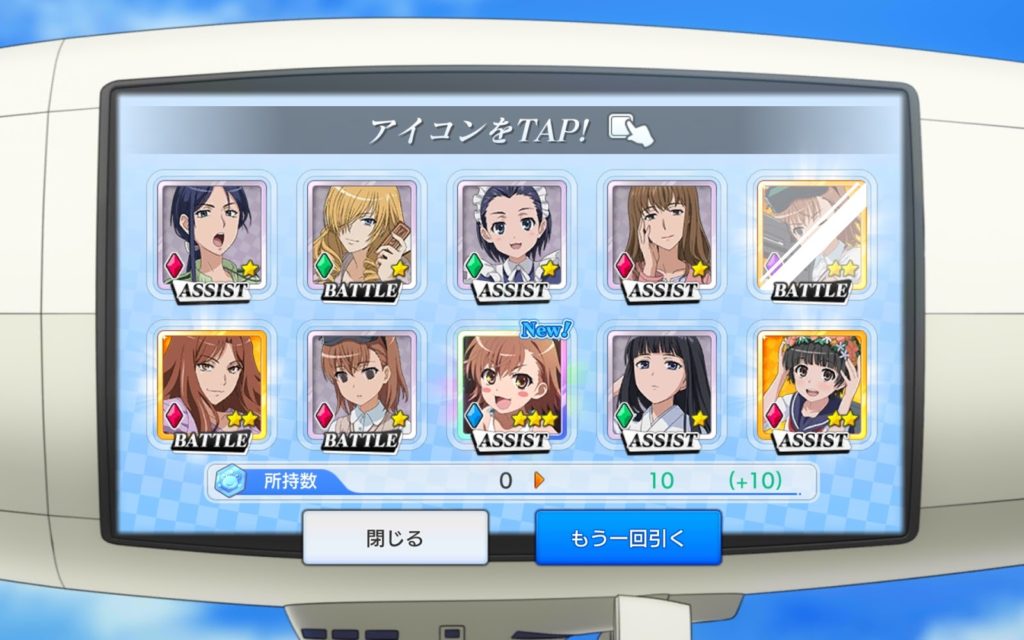Viewport: 1024px width, 640px height.
Task: Tap the brown-haired woman touching cheek card
Action: point(662,237)
